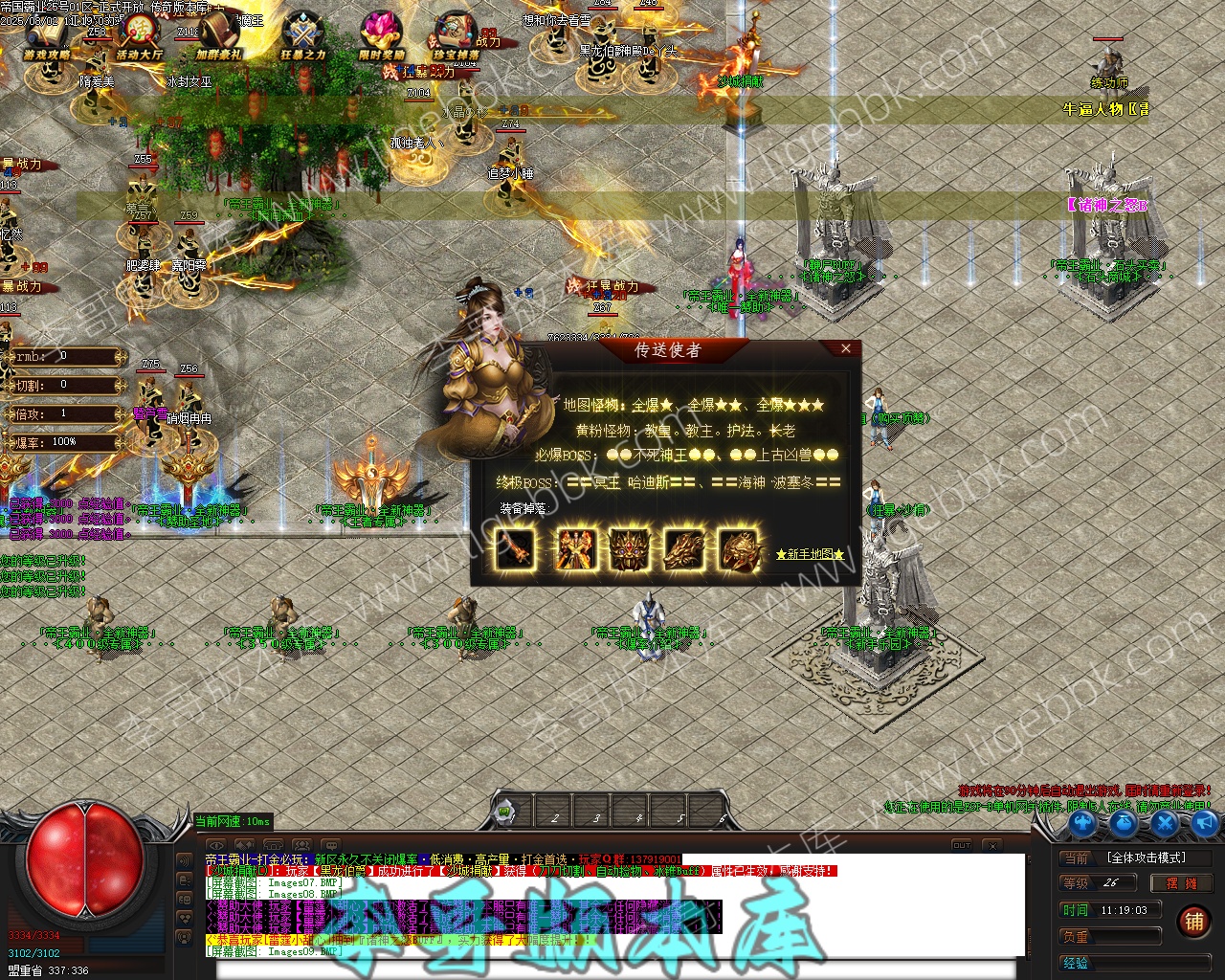This screenshot has width=1225, height=980.
Task: Select the flaming sword drop item
Action: point(516,549)
